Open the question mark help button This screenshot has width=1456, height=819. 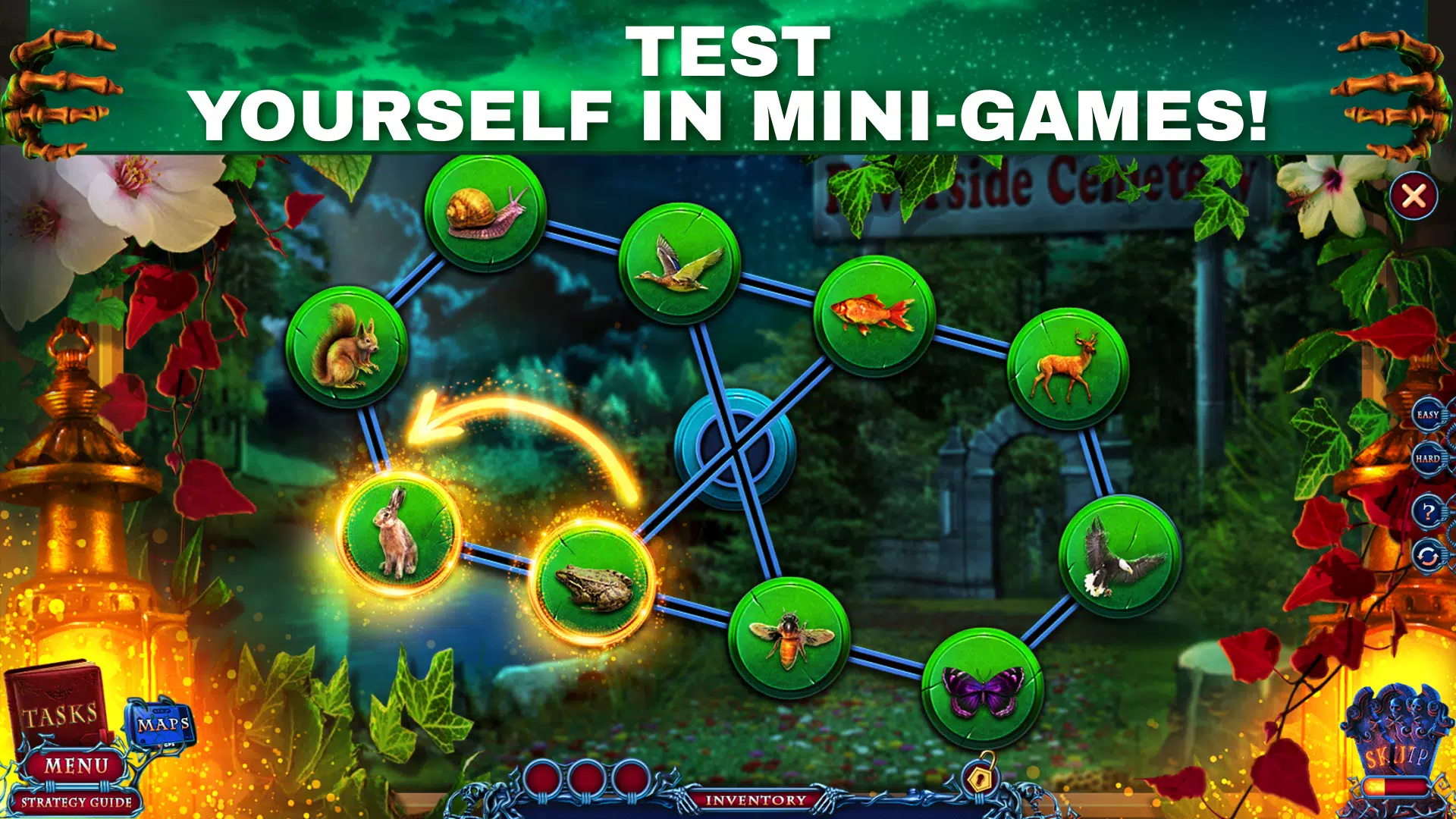(1428, 512)
